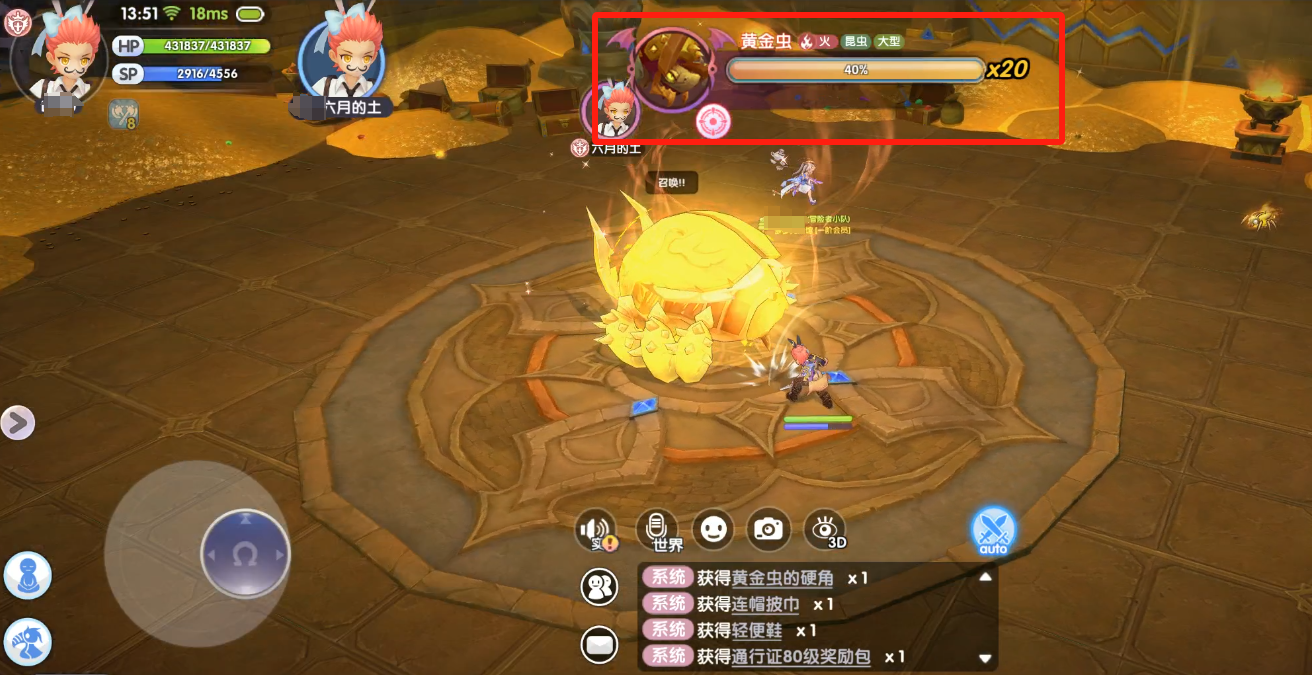Open your own character portrait panel

[58, 55]
